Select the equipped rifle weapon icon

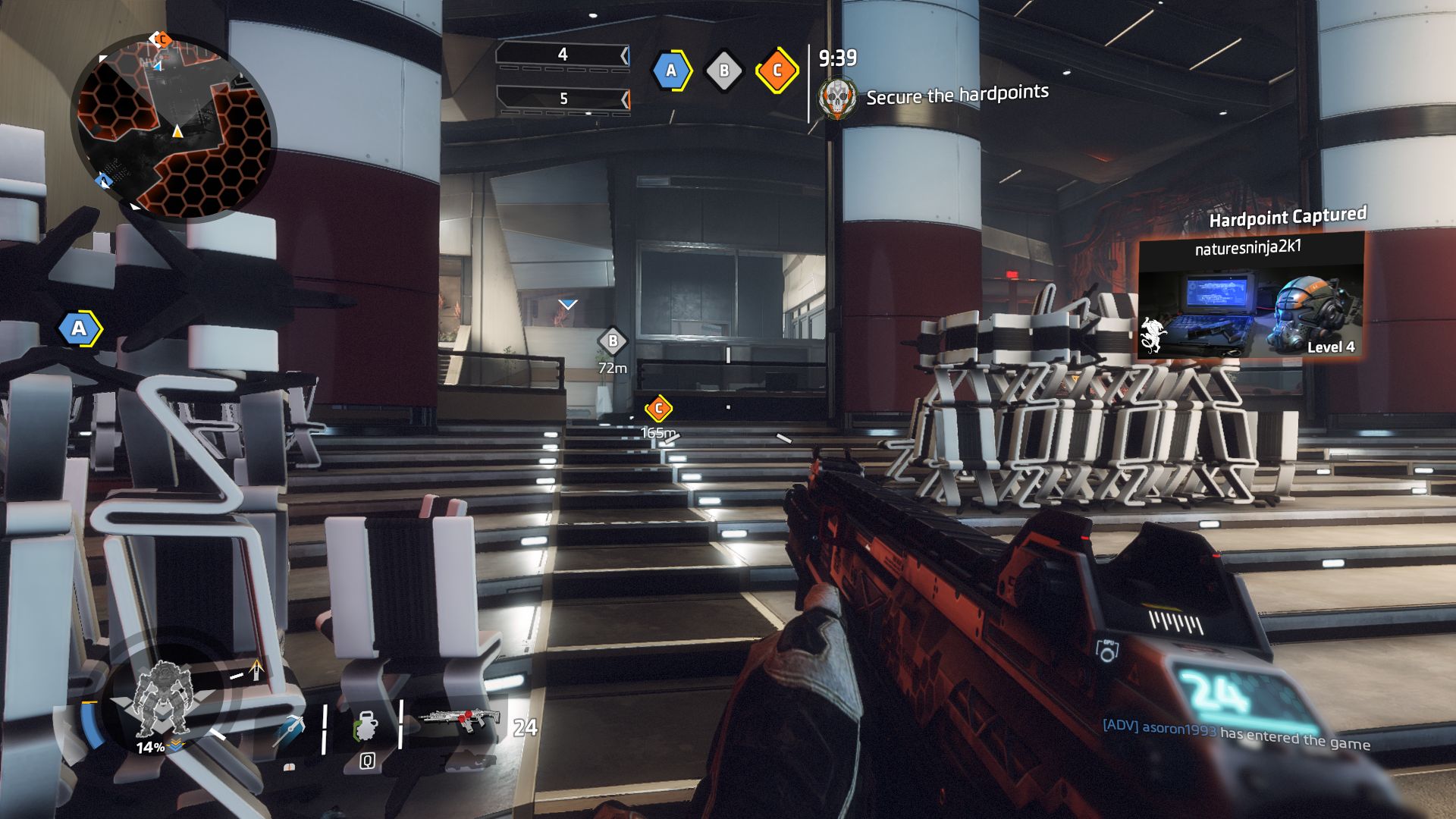(459, 720)
